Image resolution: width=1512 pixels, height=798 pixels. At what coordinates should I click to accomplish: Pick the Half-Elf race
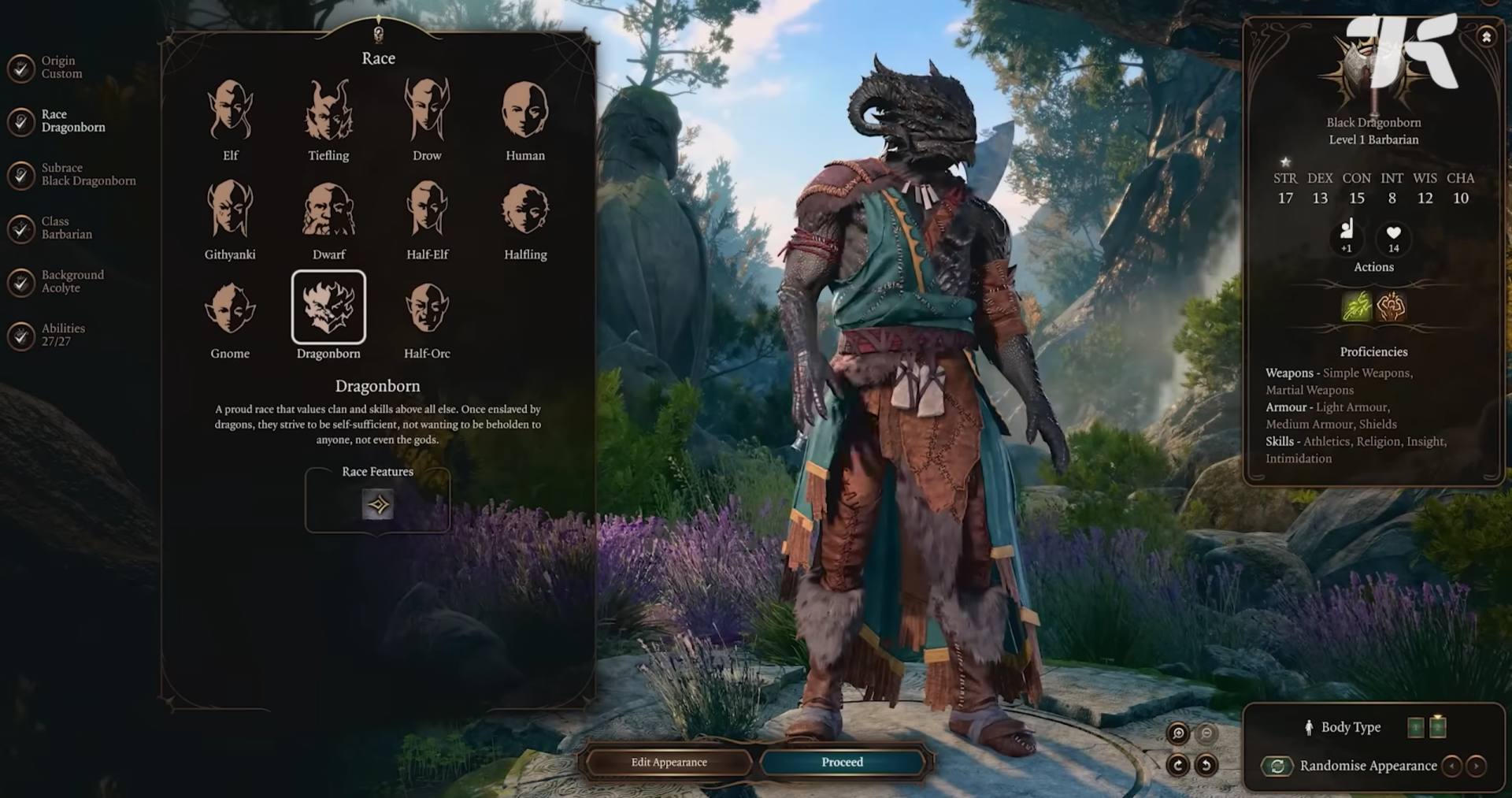point(427,210)
